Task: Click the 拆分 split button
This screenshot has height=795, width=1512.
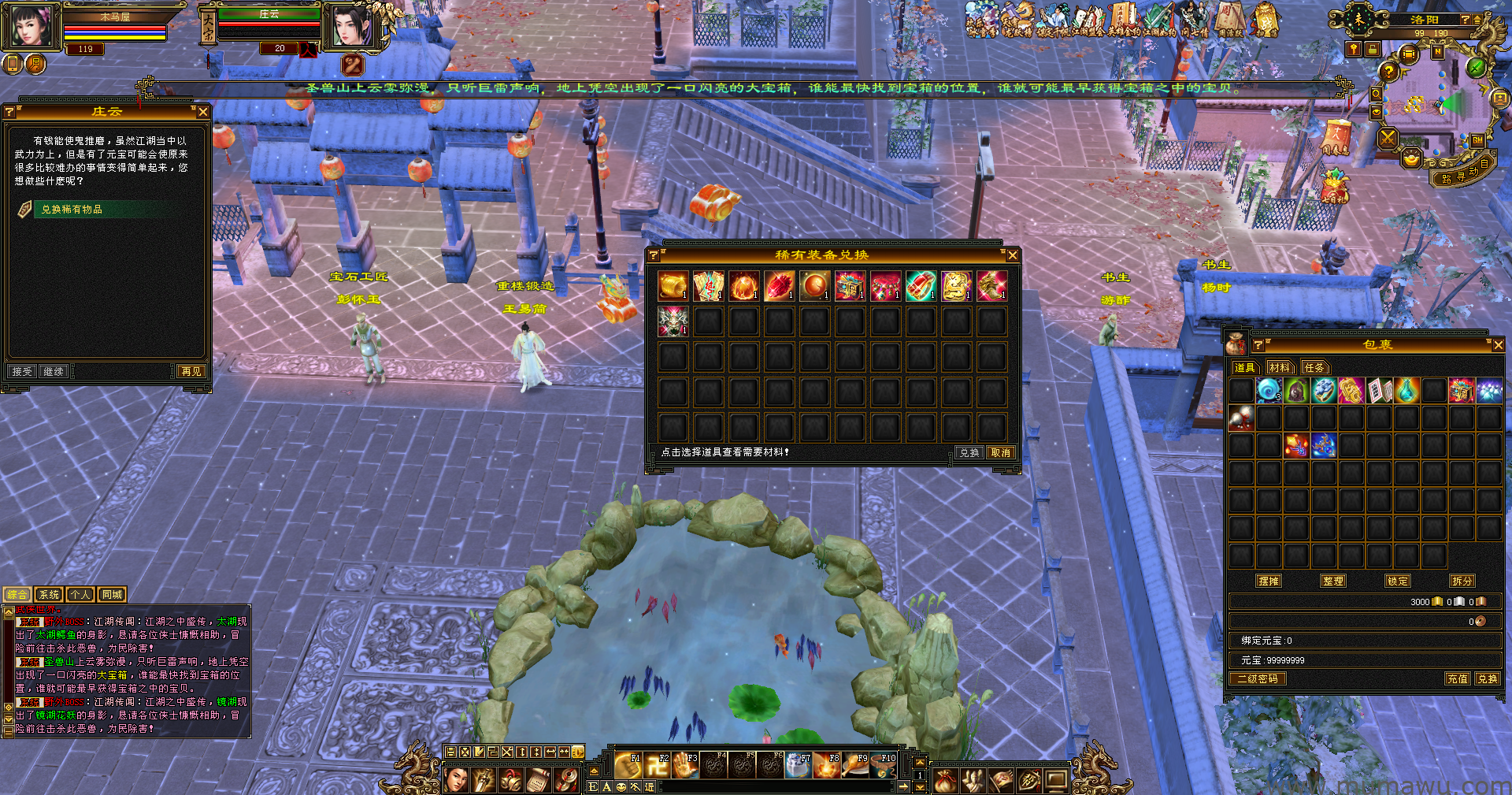Action: [x=1462, y=581]
